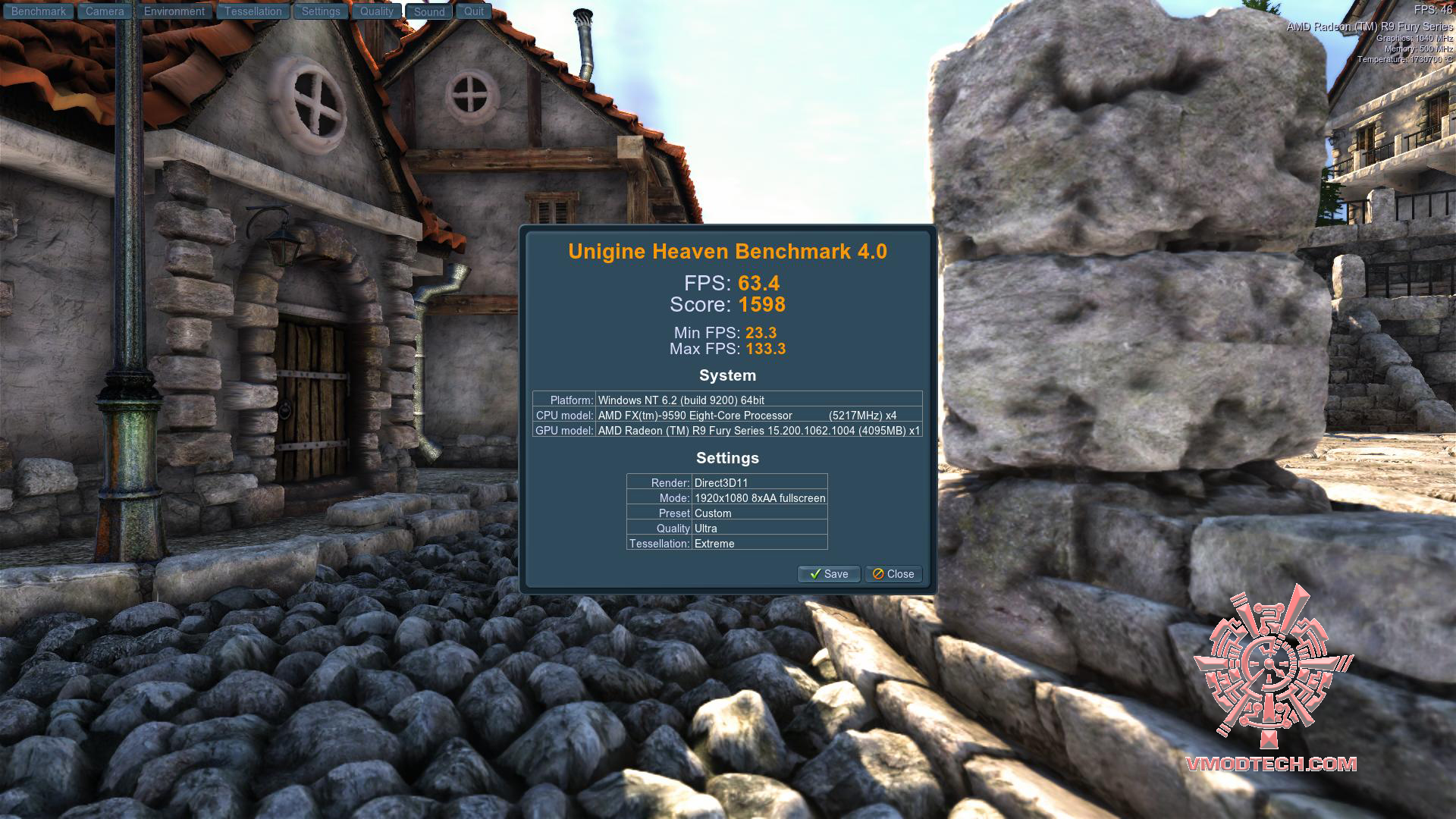Save the benchmark results

point(828,574)
